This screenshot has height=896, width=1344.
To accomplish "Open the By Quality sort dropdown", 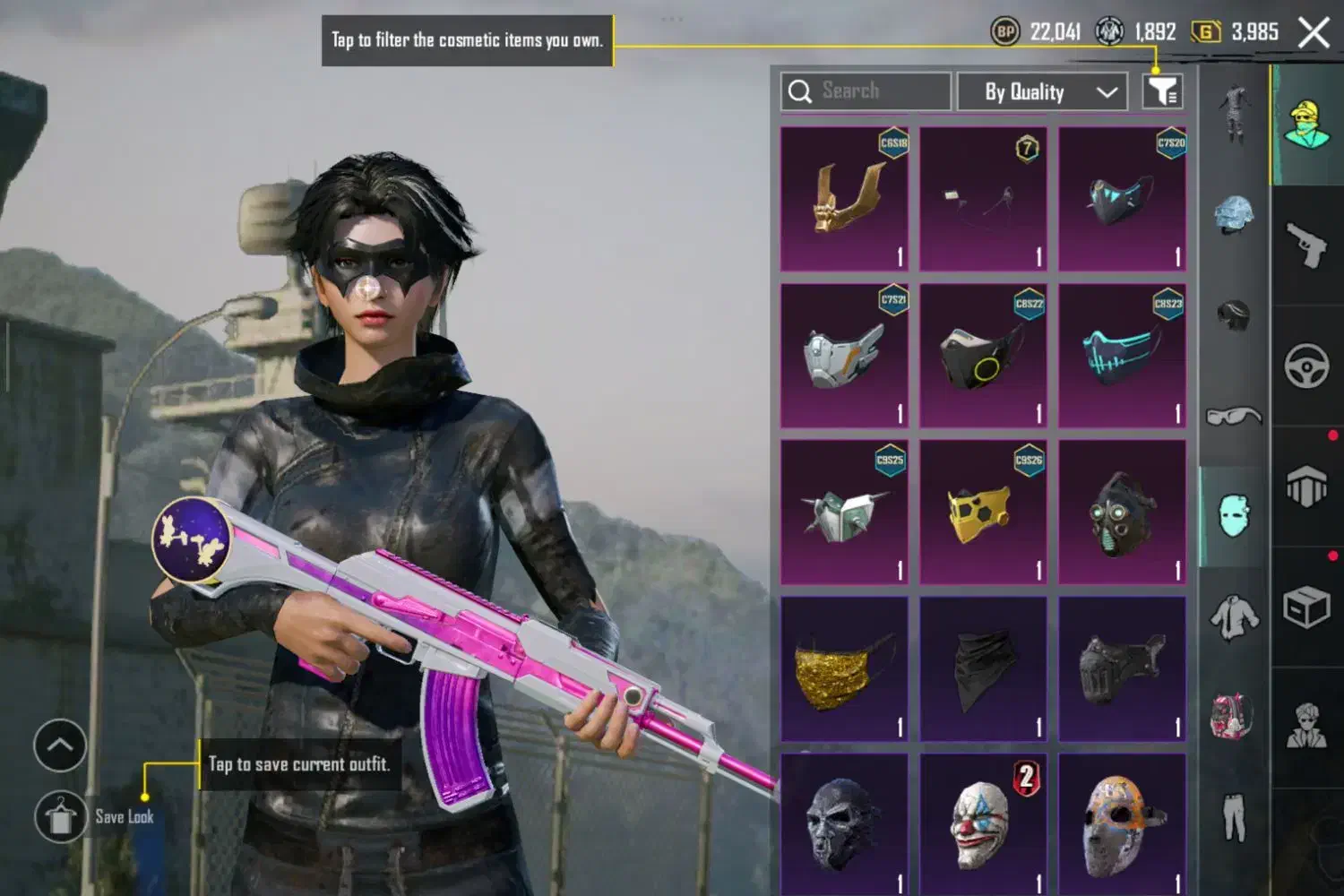I will tap(1042, 91).
